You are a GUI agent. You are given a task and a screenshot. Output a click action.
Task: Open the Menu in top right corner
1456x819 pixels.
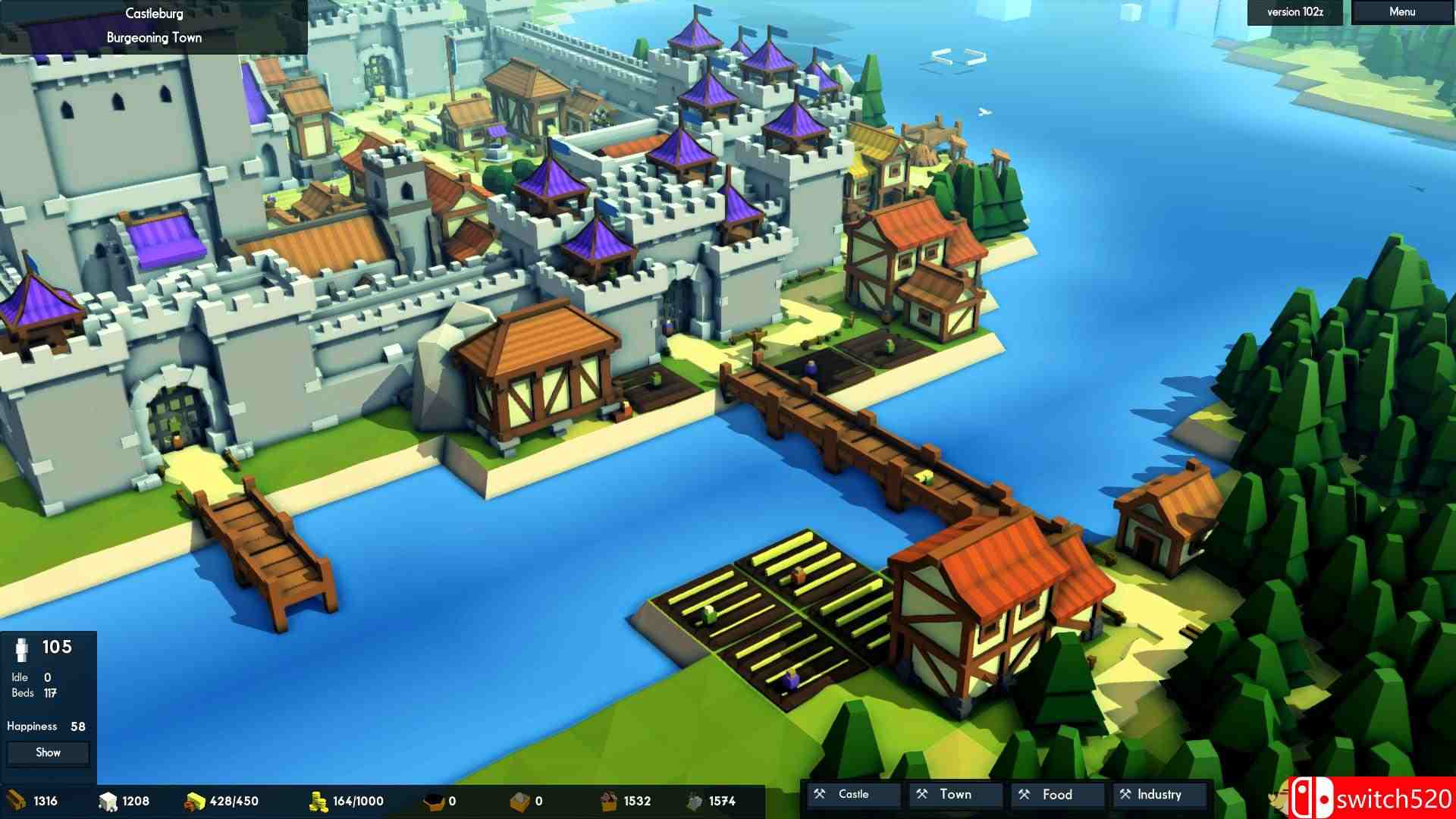[1401, 12]
